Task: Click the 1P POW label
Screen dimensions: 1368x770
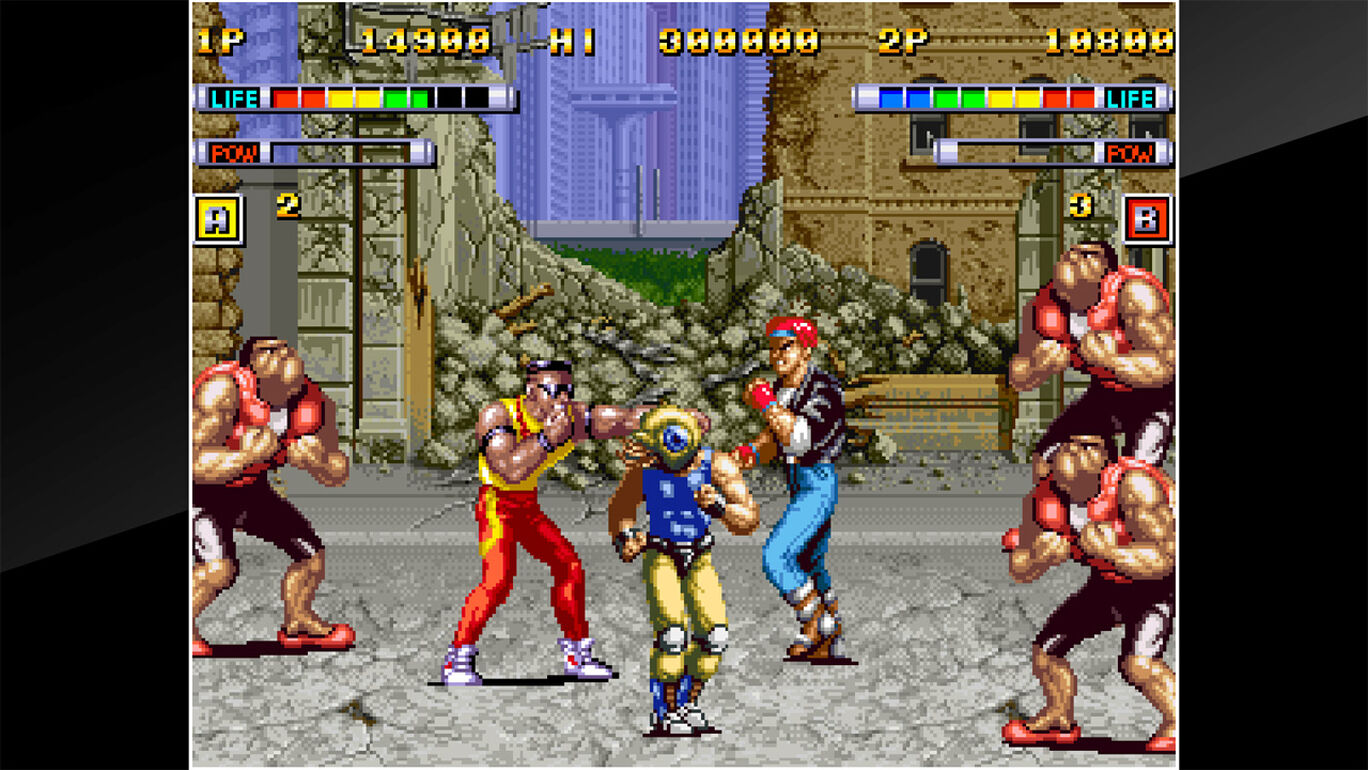Action: 233,154
